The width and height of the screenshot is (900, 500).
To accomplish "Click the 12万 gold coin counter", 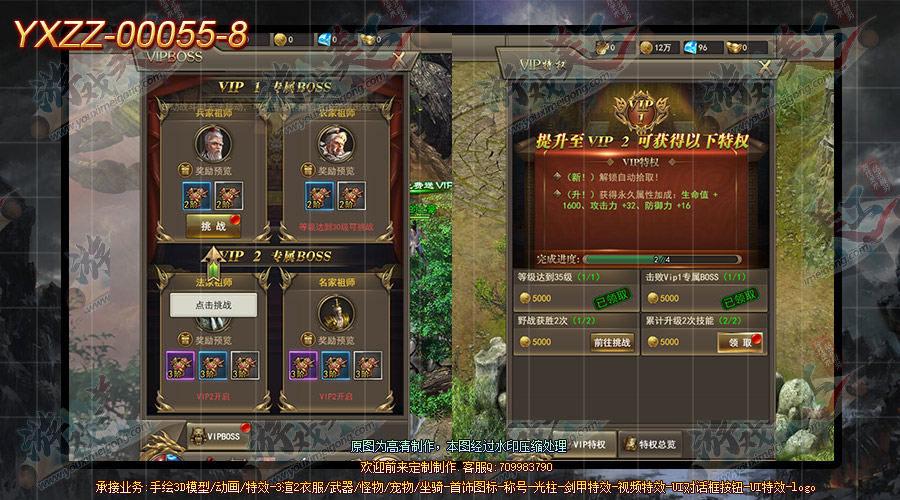I will coord(656,47).
